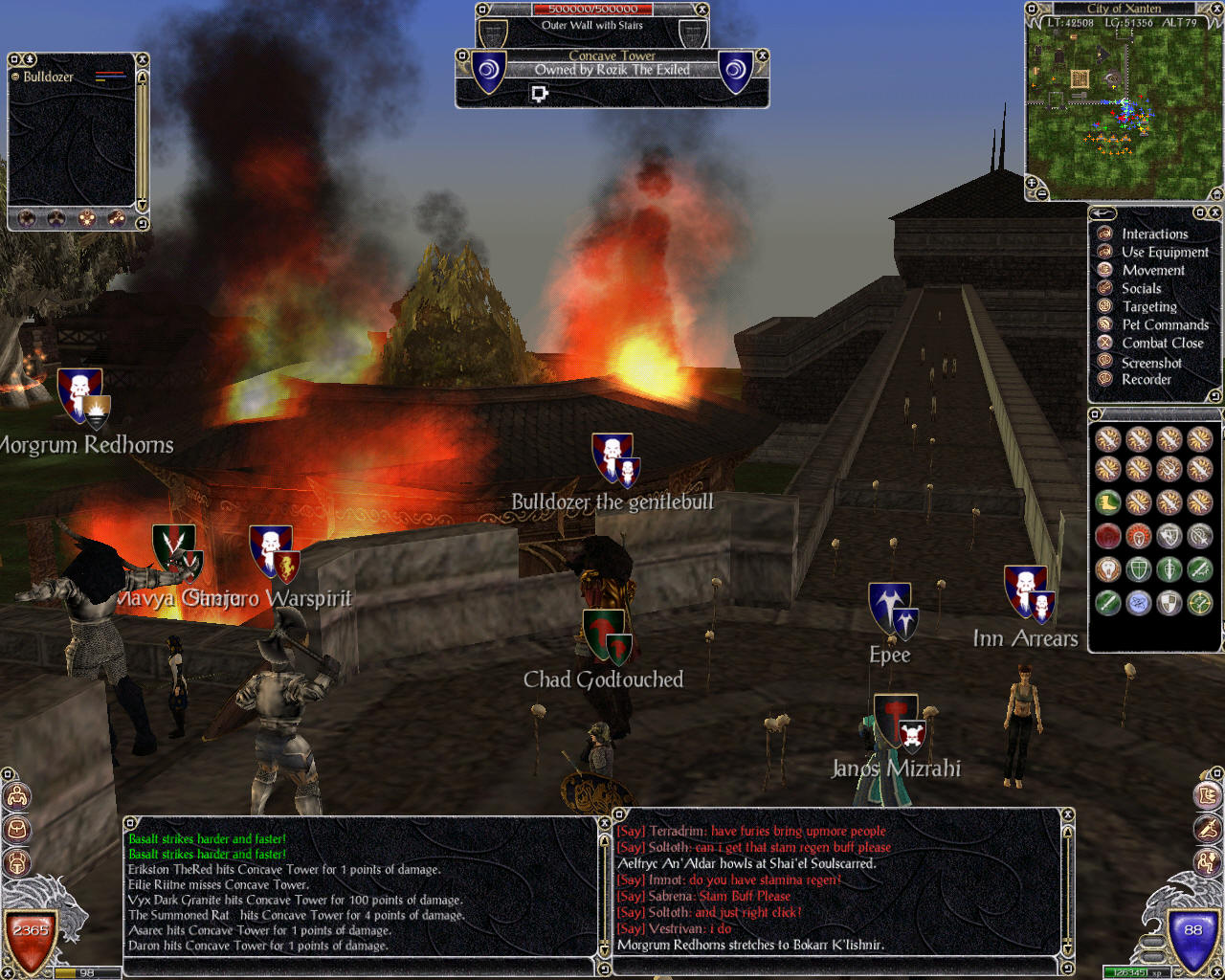
Task: Start the Recorder command
Action: (1146, 379)
